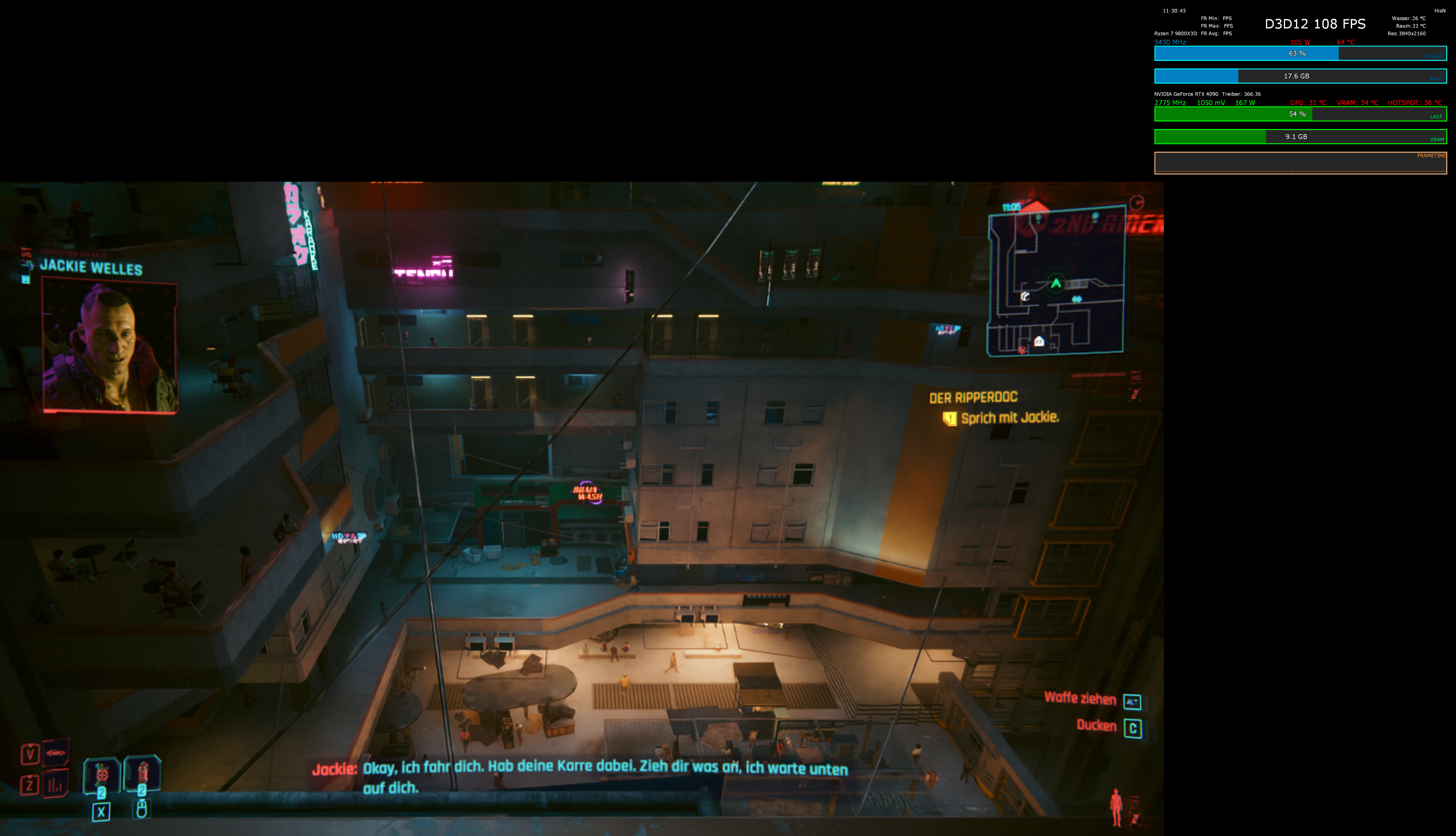Select the apartment home icon on the minimap
The image size is (1456, 836).
pos(1040,341)
